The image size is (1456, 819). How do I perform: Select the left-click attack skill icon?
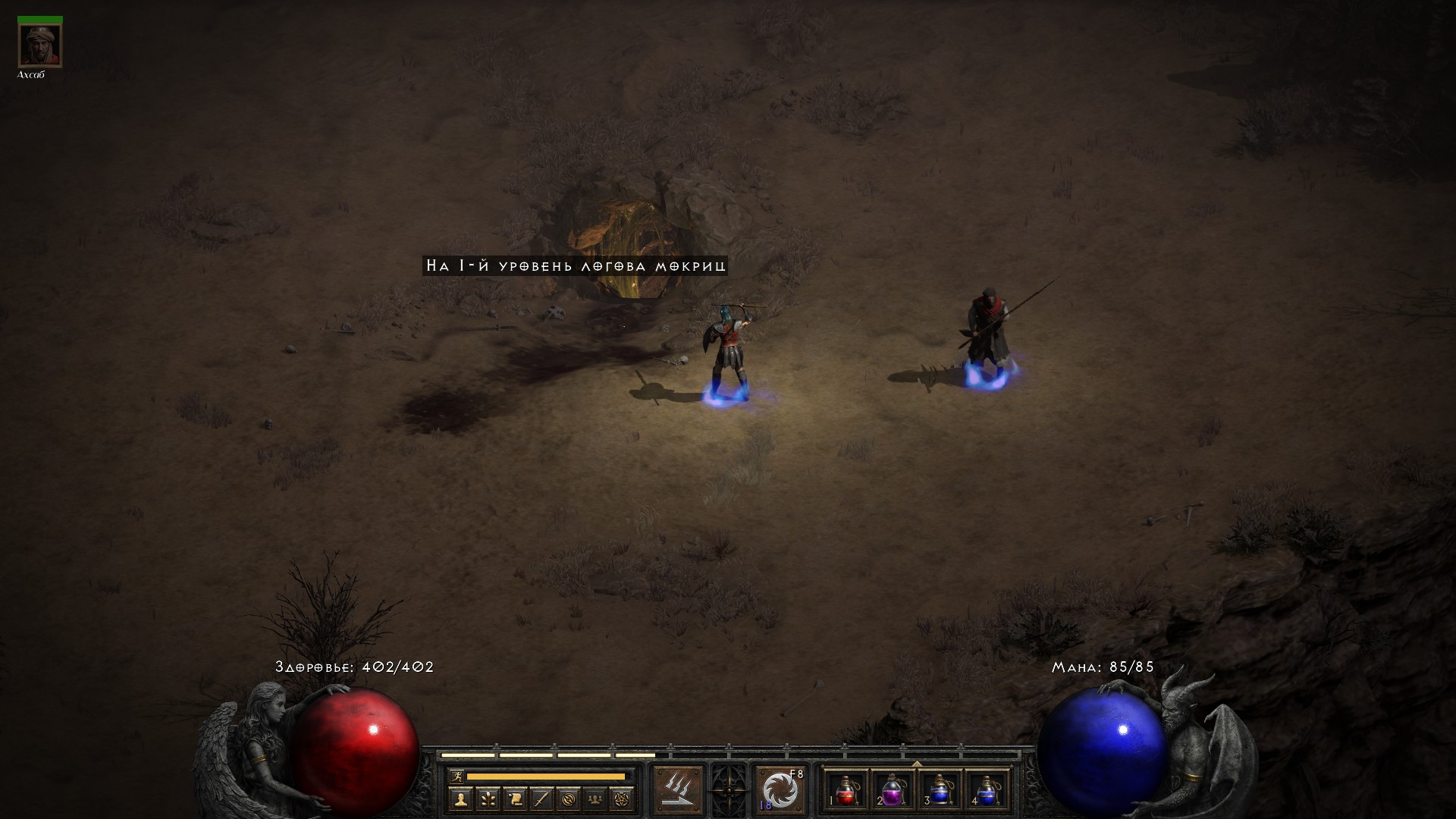[678, 789]
